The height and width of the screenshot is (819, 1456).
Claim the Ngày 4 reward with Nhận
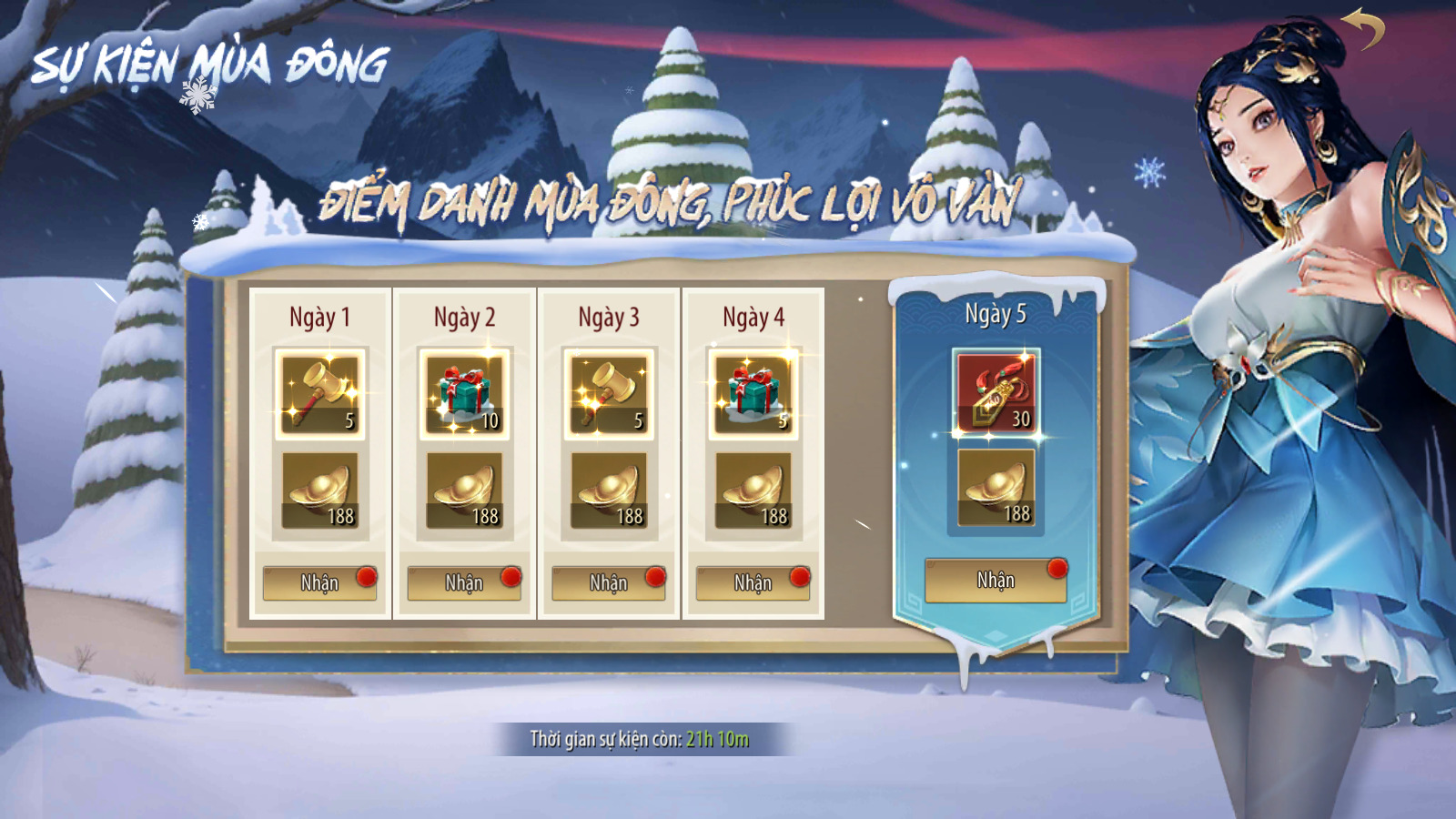click(753, 582)
